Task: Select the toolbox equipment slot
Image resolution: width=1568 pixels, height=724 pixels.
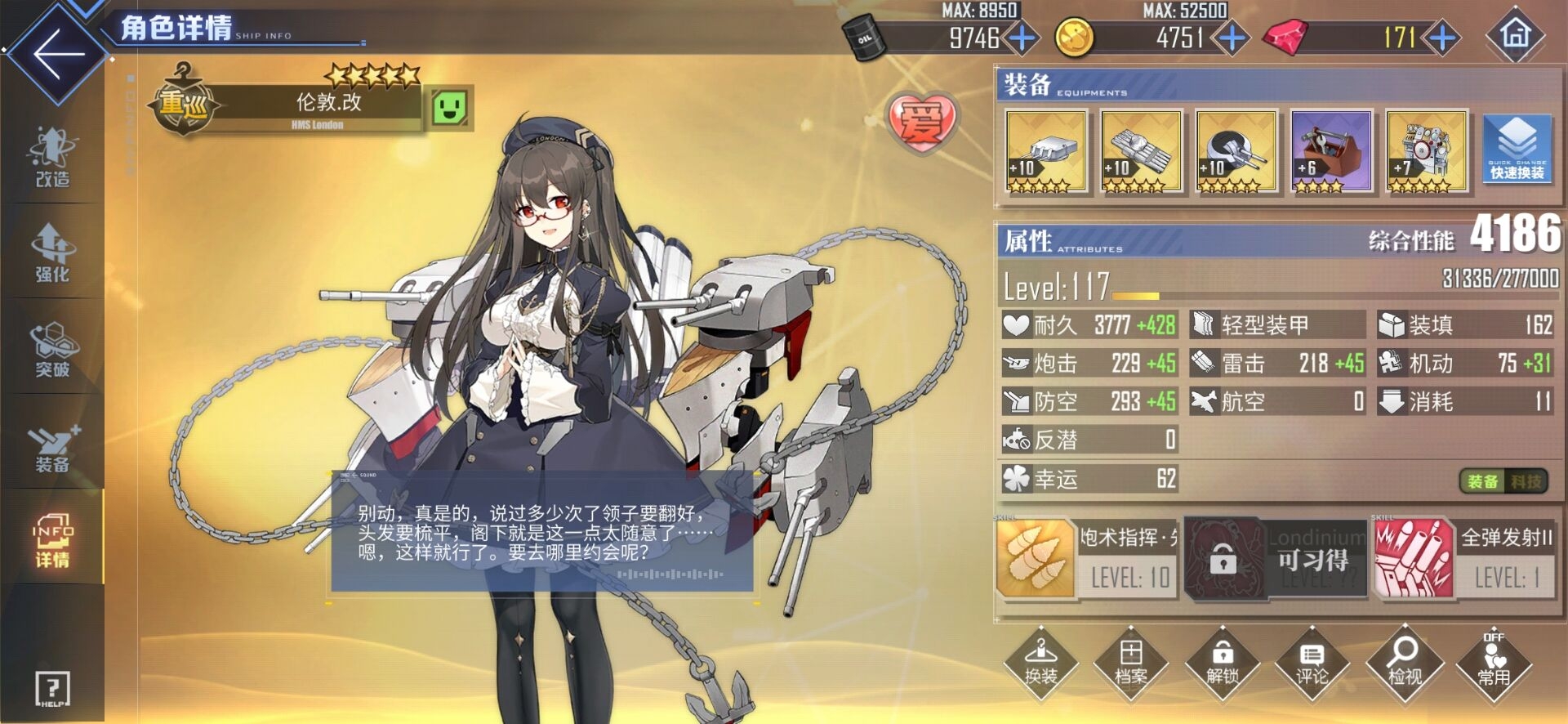Action: [x=1331, y=152]
